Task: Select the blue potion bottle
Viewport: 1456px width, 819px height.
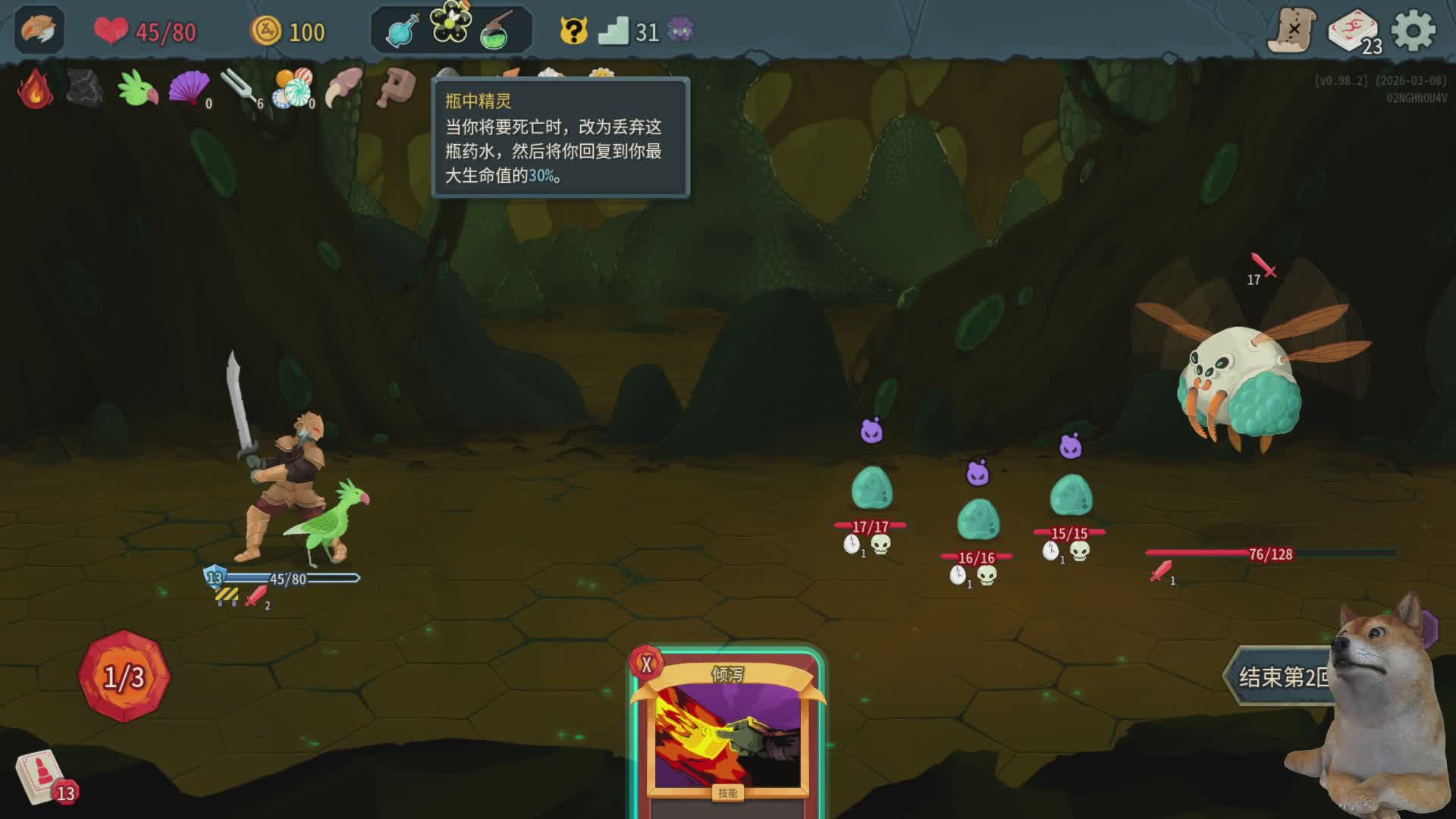Action: [402, 32]
